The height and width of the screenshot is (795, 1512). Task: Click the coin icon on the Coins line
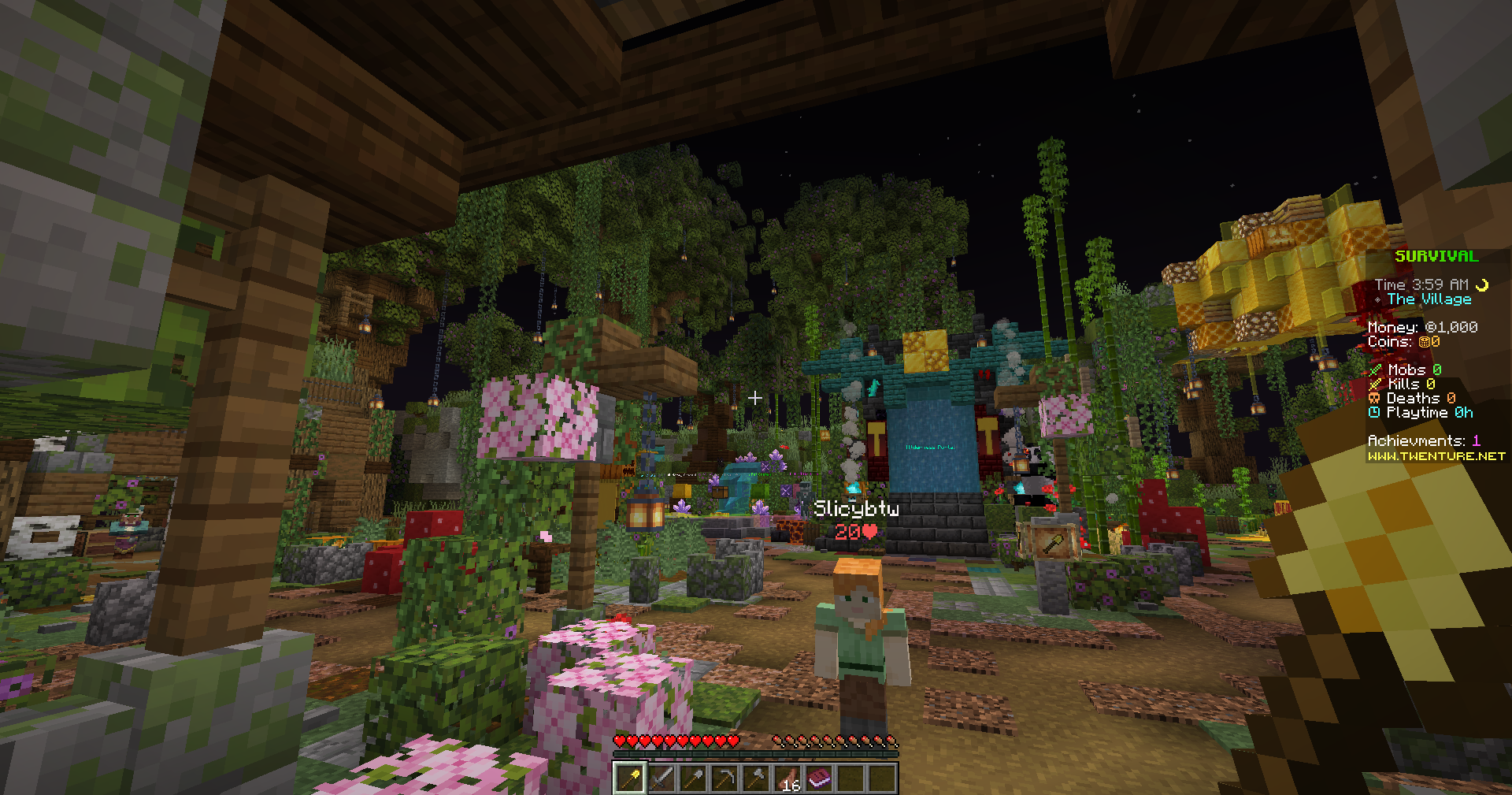tap(1424, 342)
